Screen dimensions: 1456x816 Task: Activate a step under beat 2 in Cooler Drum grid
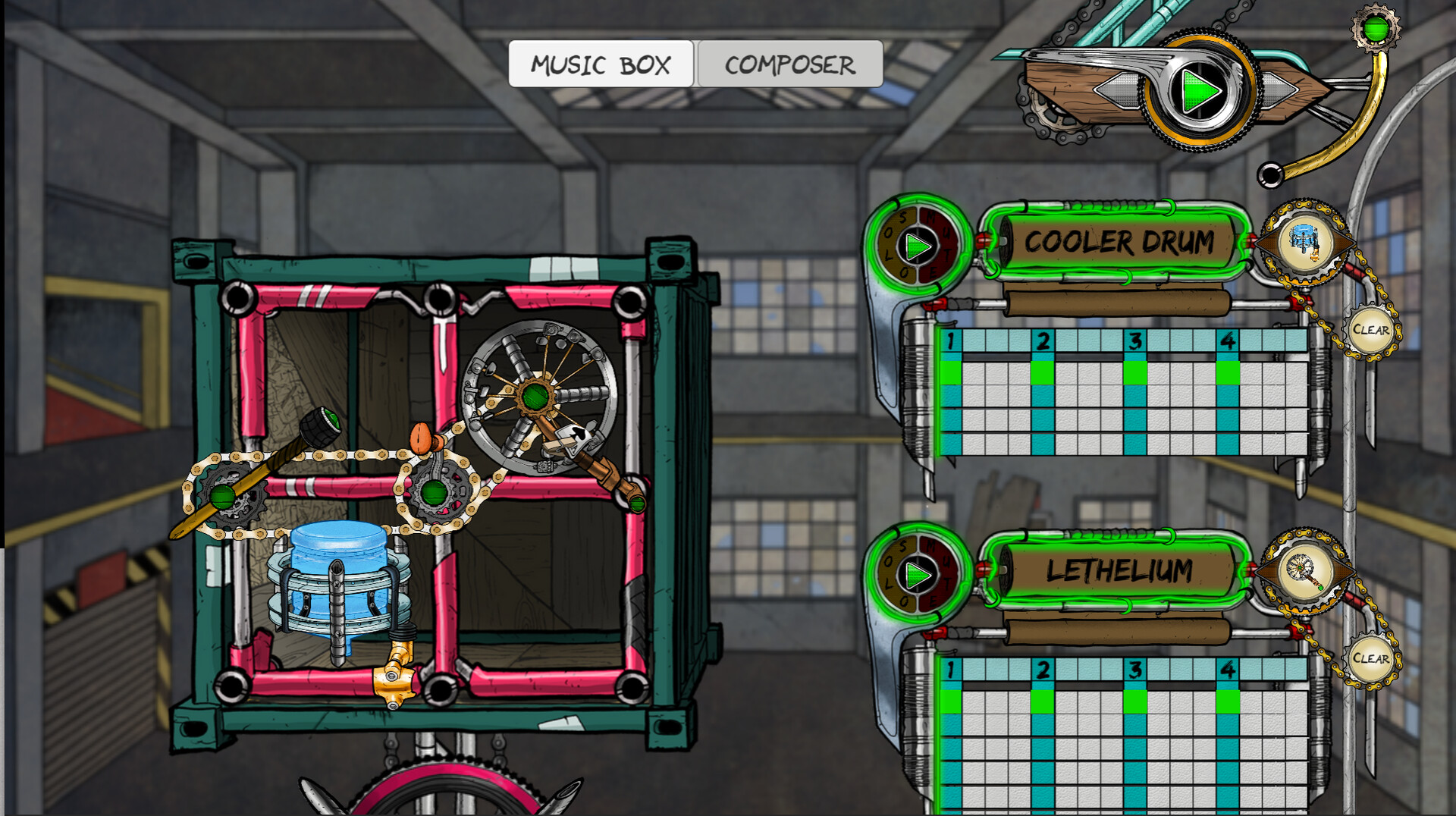[1041, 372]
